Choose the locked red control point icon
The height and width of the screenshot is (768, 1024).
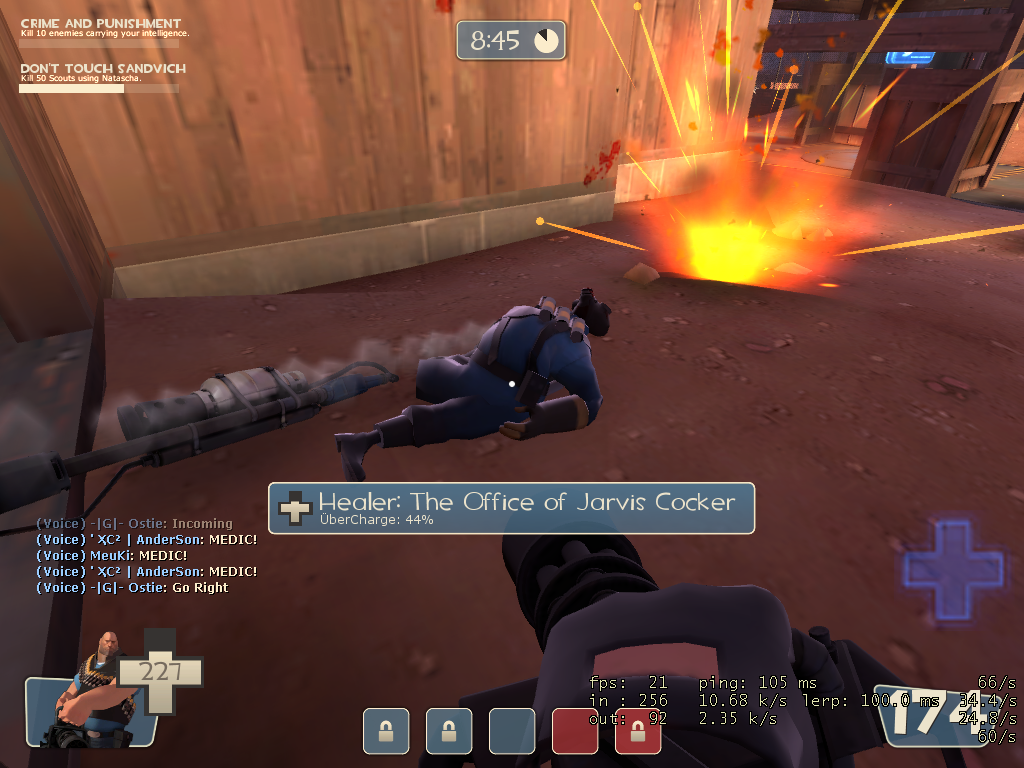(x=638, y=731)
